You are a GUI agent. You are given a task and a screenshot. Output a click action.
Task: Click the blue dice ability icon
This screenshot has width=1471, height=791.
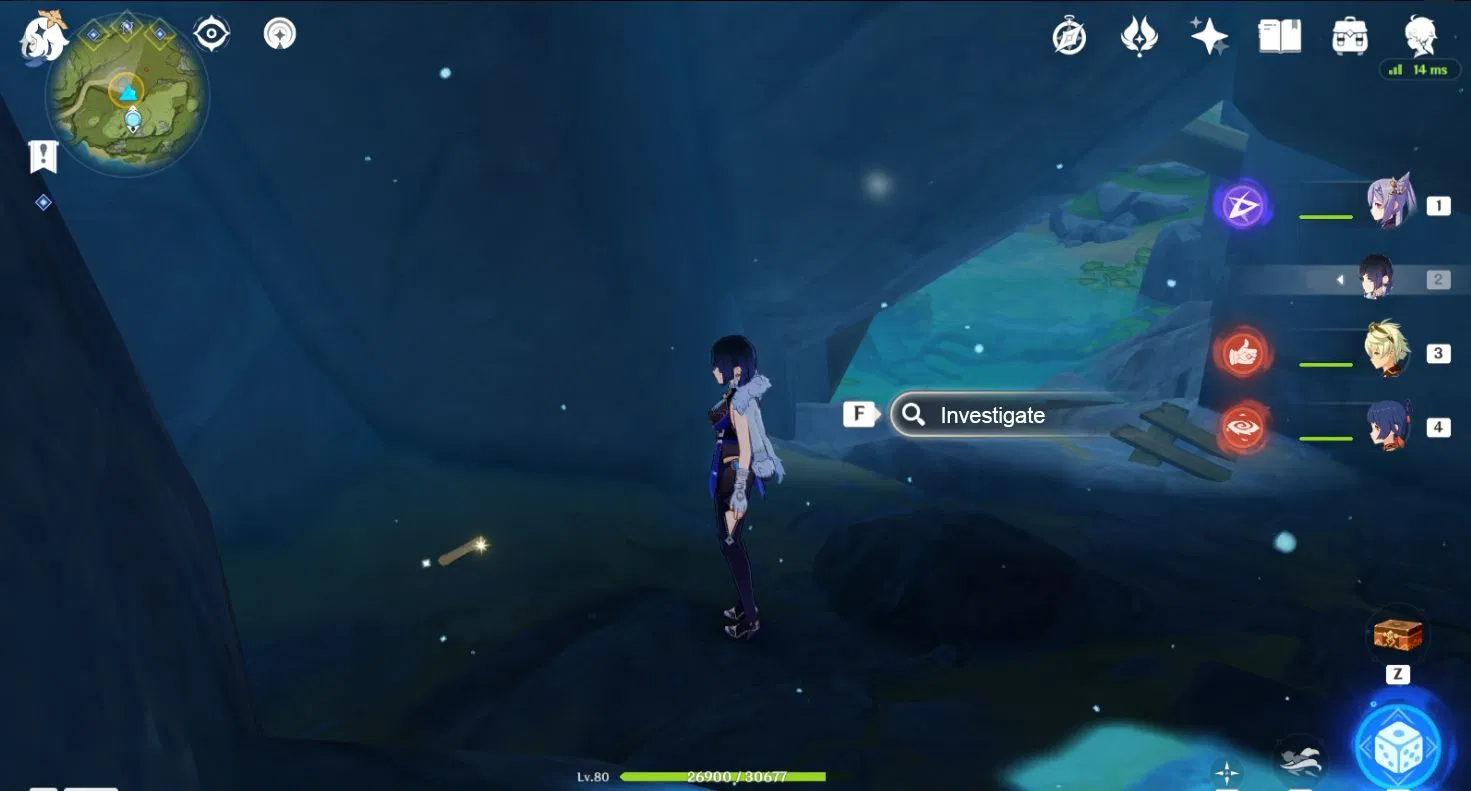coord(1399,746)
